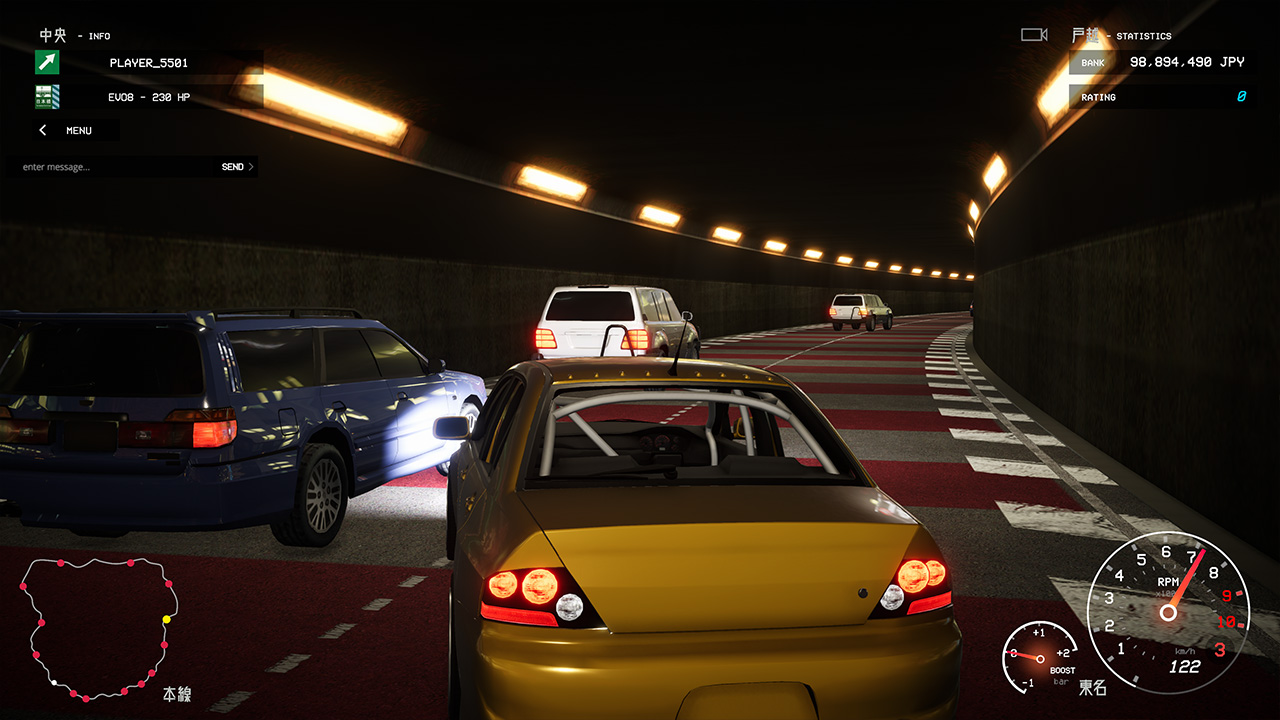Expand the MENU with the back chevron
Screen dimensions: 1280x720
click(x=42, y=130)
